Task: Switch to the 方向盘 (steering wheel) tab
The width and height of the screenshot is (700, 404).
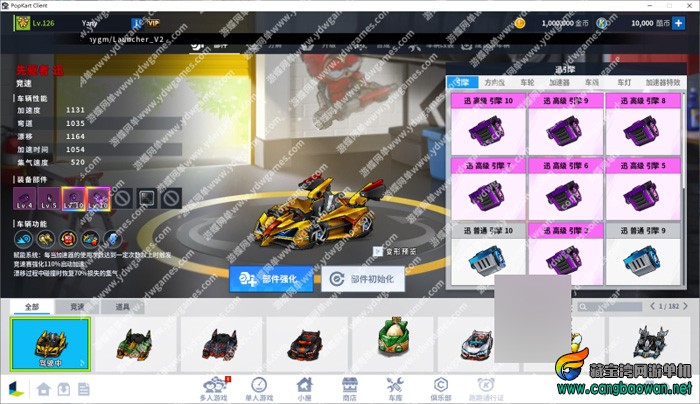Action: pos(494,83)
